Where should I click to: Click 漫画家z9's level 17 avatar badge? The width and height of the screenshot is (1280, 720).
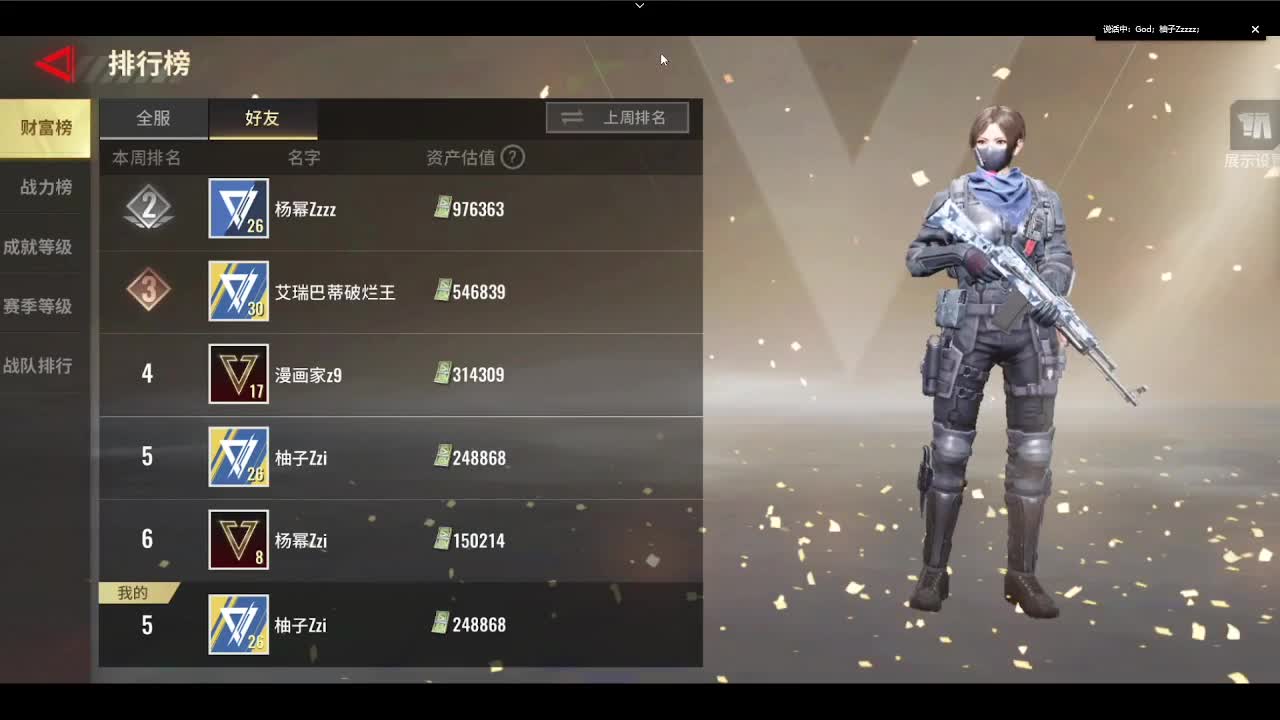238,375
